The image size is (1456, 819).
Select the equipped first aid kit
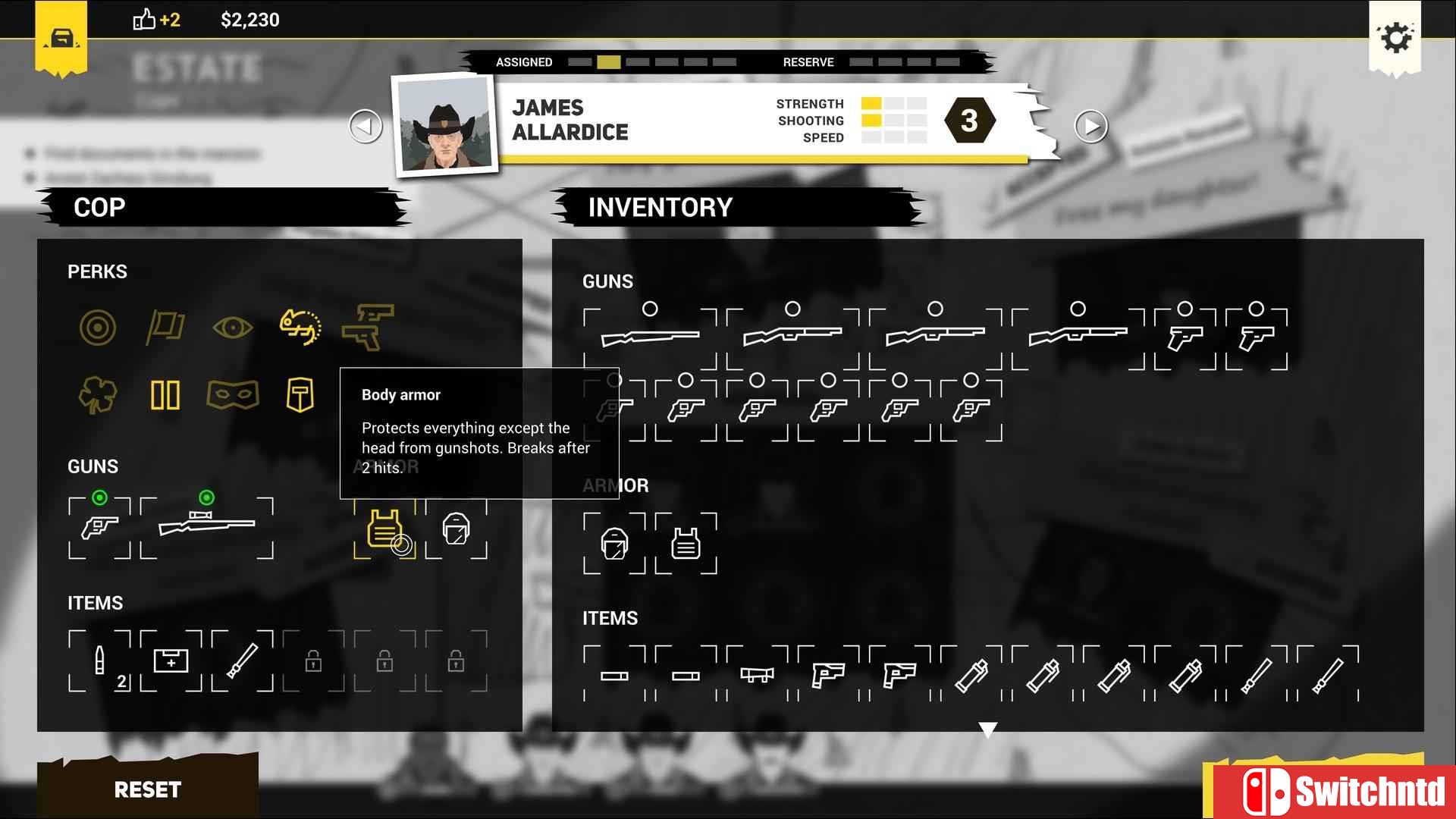coord(171,661)
